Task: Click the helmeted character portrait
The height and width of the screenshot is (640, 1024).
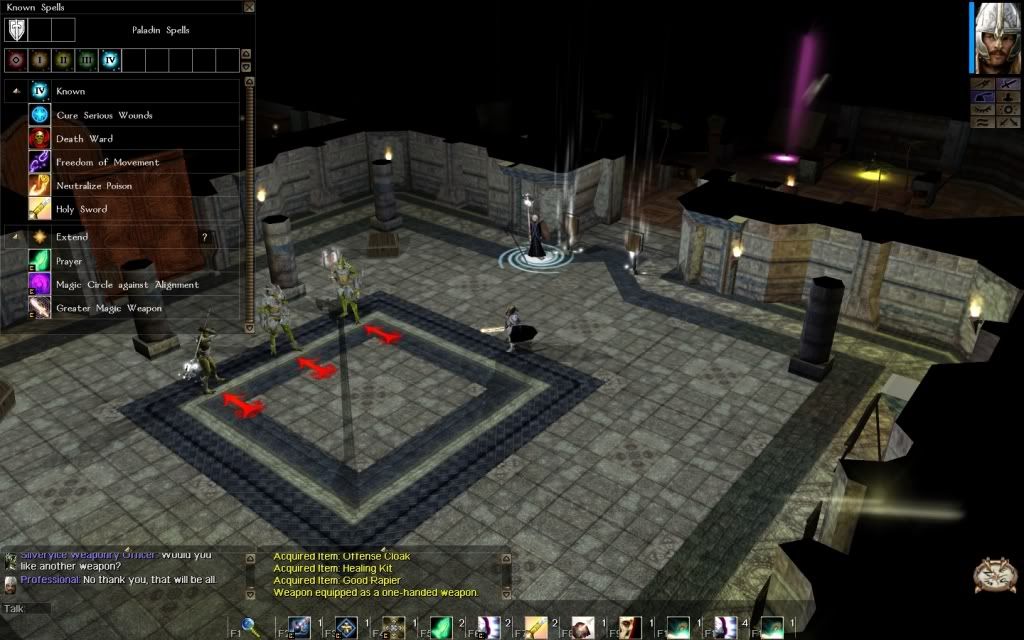Action: tap(992, 38)
